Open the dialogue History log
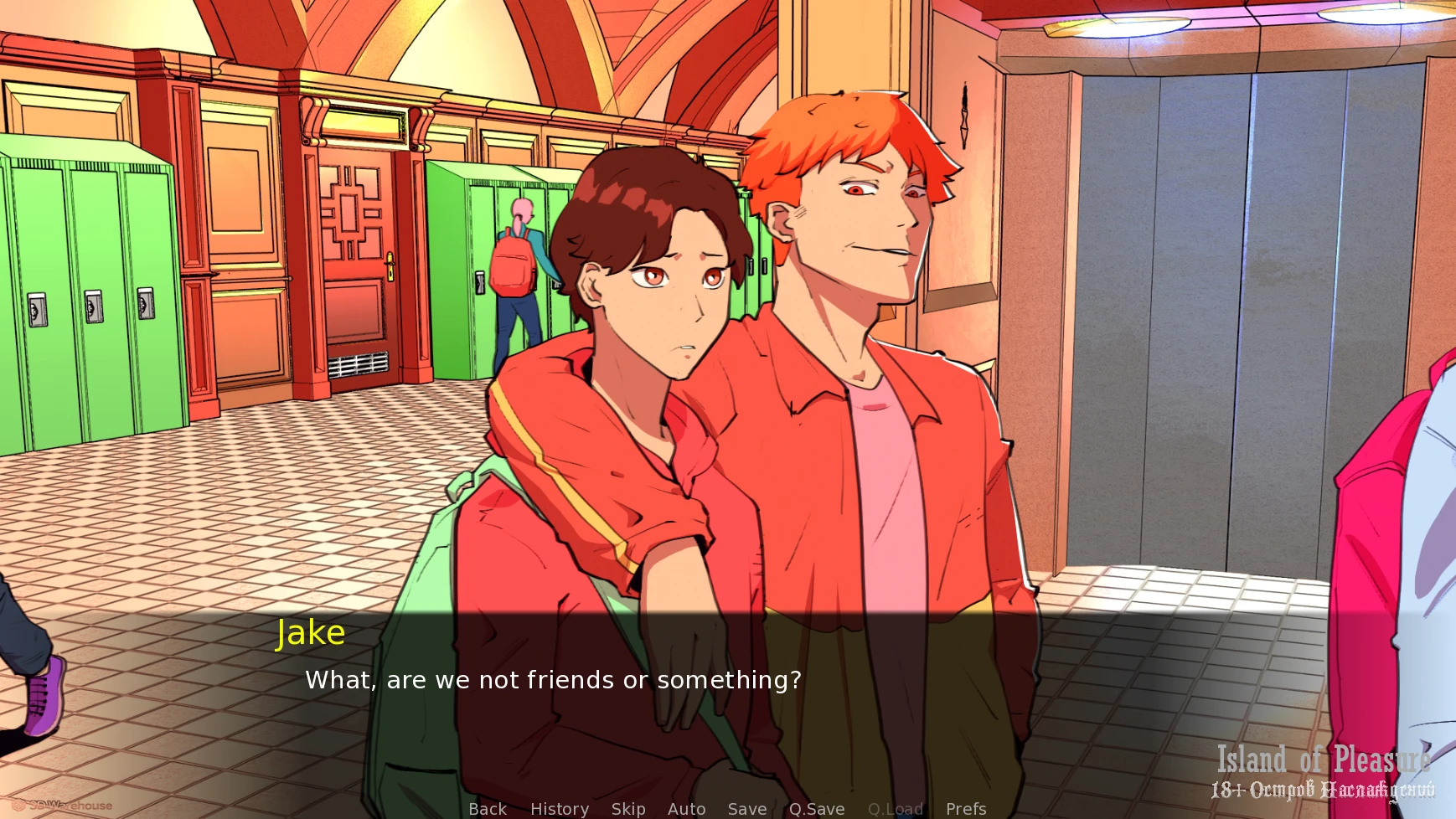The width and height of the screenshot is (1456, 819). (x=560, y=809)
